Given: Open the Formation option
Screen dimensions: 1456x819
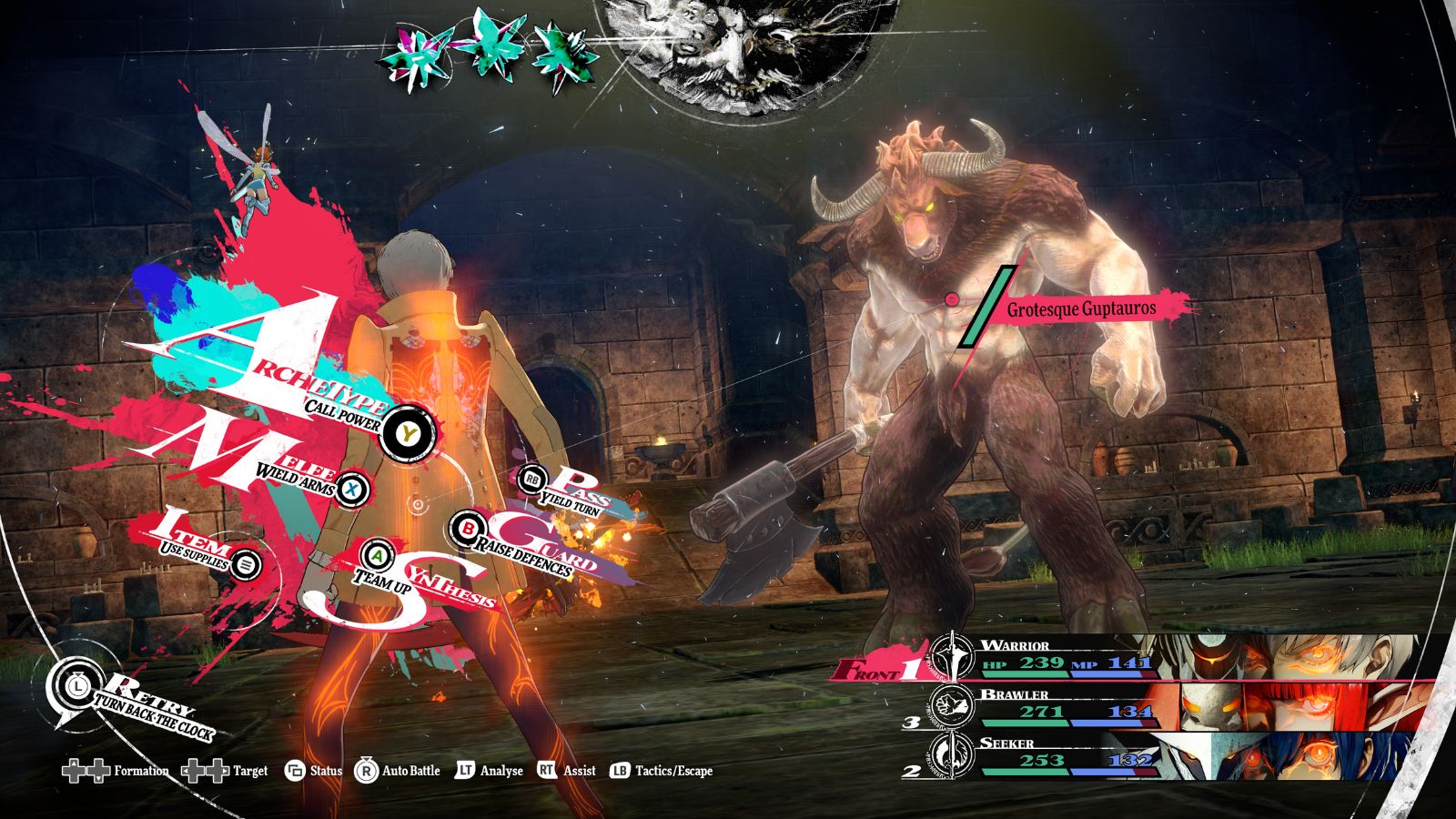Looking at the screenshot, I should click(x=116, y=772).
